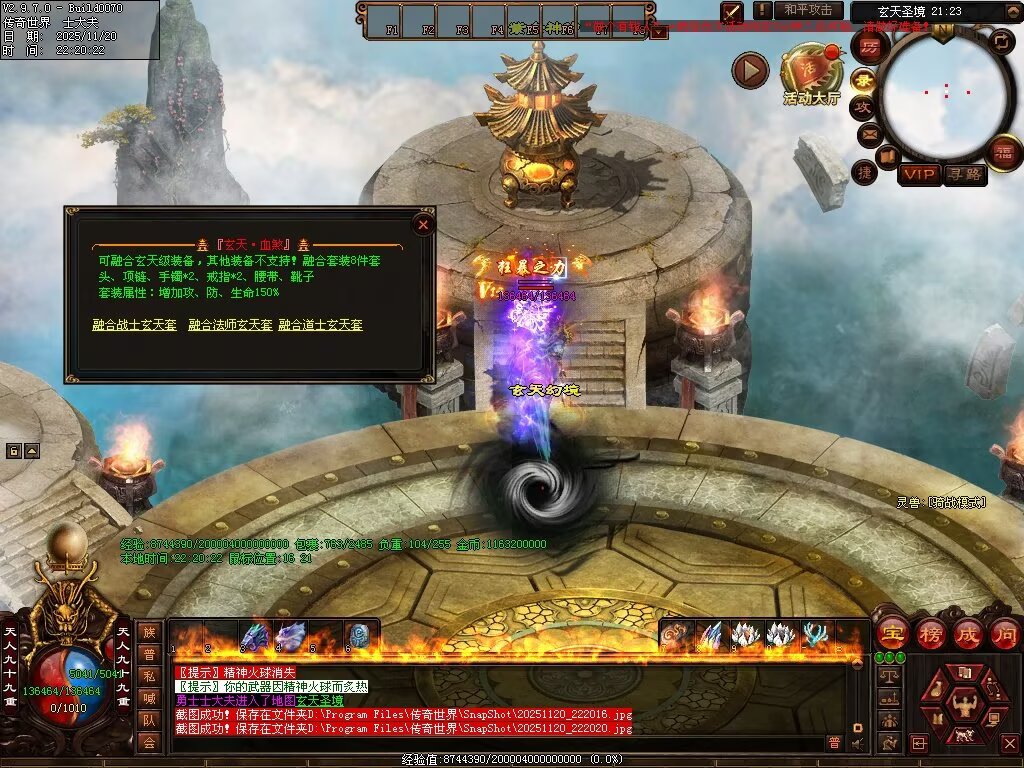Open the 成 achievements button
Screen dimensions: 1024x768
click(x=968, y=633)
